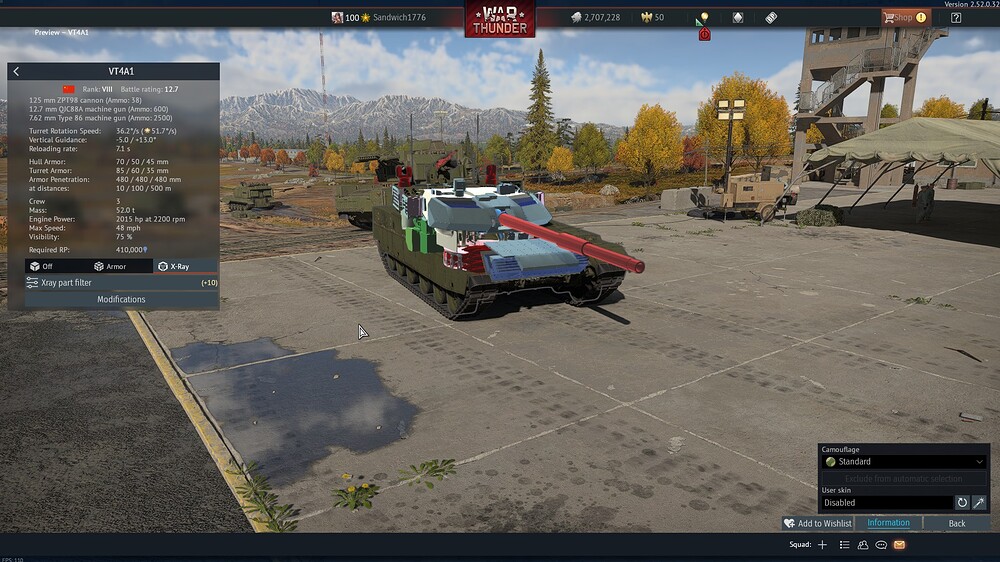
Task: Leave the preview with Back
Action: tap(957, 523)
